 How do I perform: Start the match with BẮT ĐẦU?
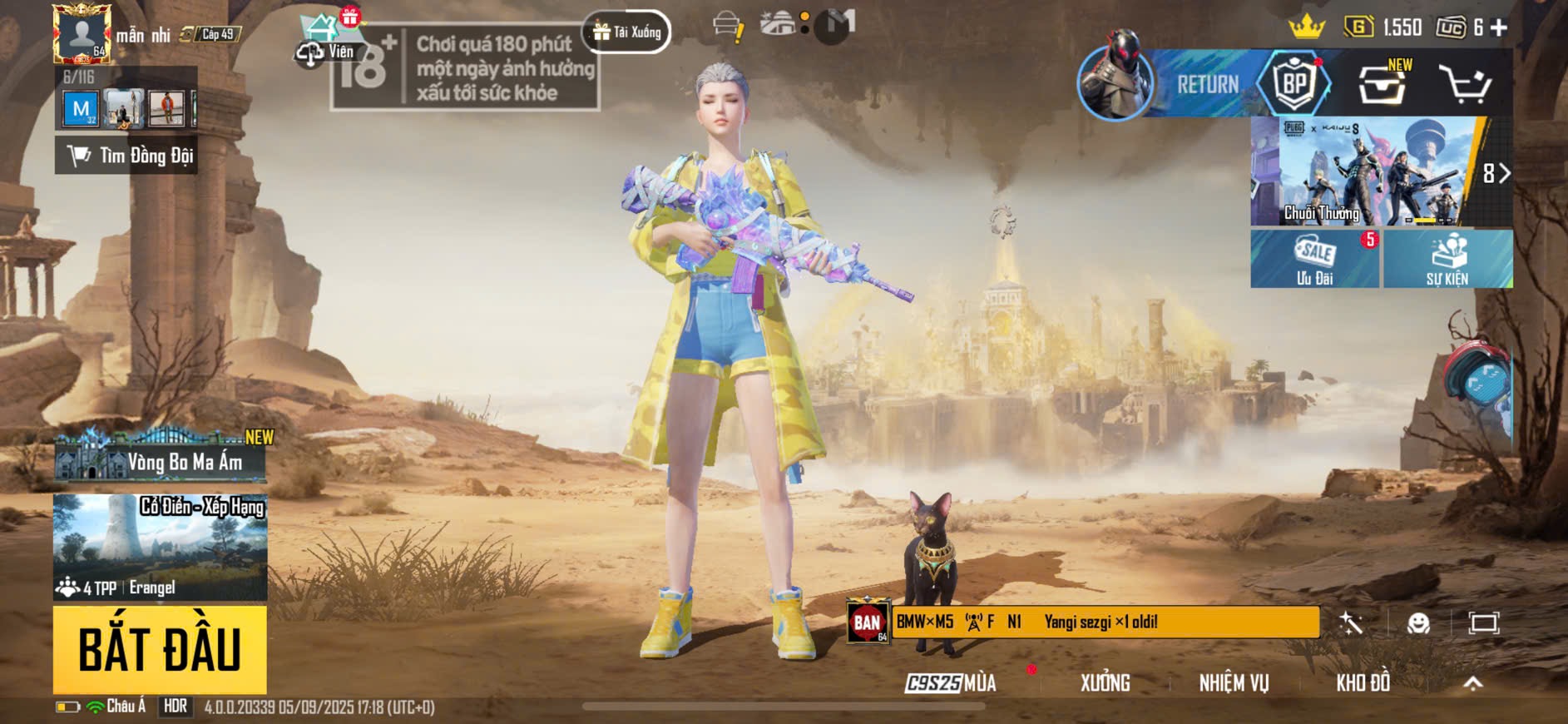(x=160, y=650)
